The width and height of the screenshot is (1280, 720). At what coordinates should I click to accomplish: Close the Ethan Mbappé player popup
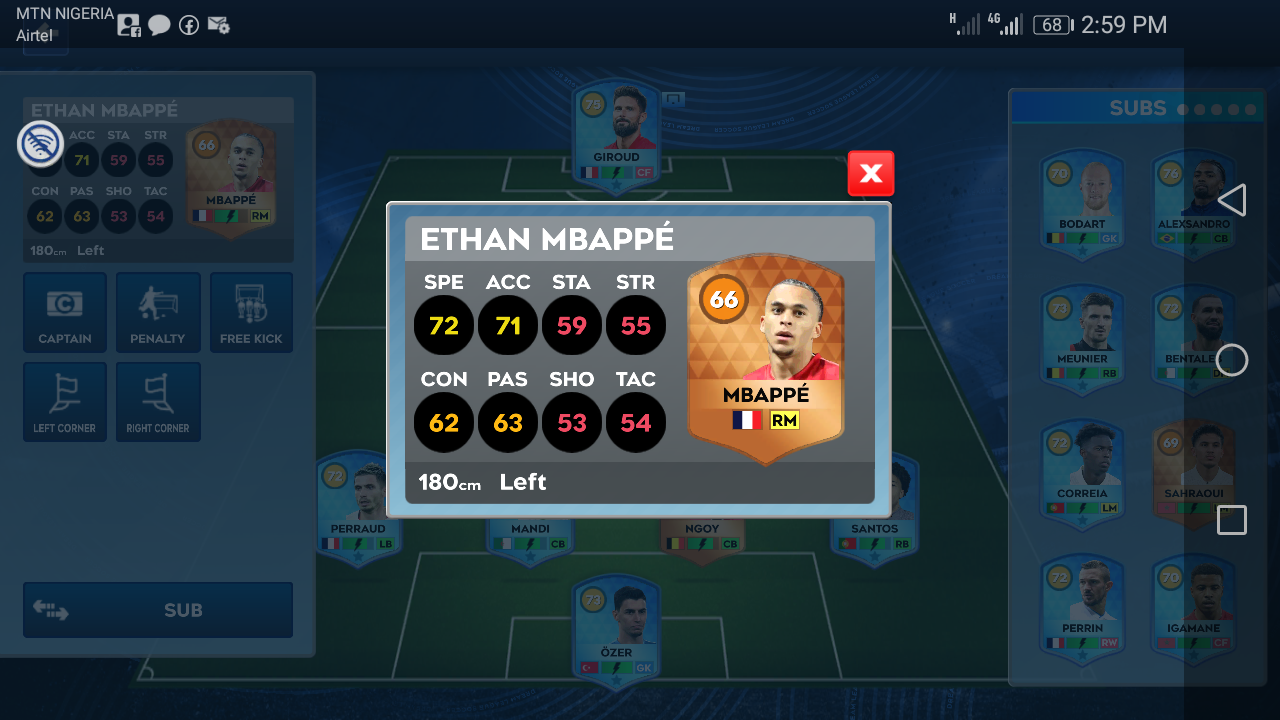tap(870, 174)
